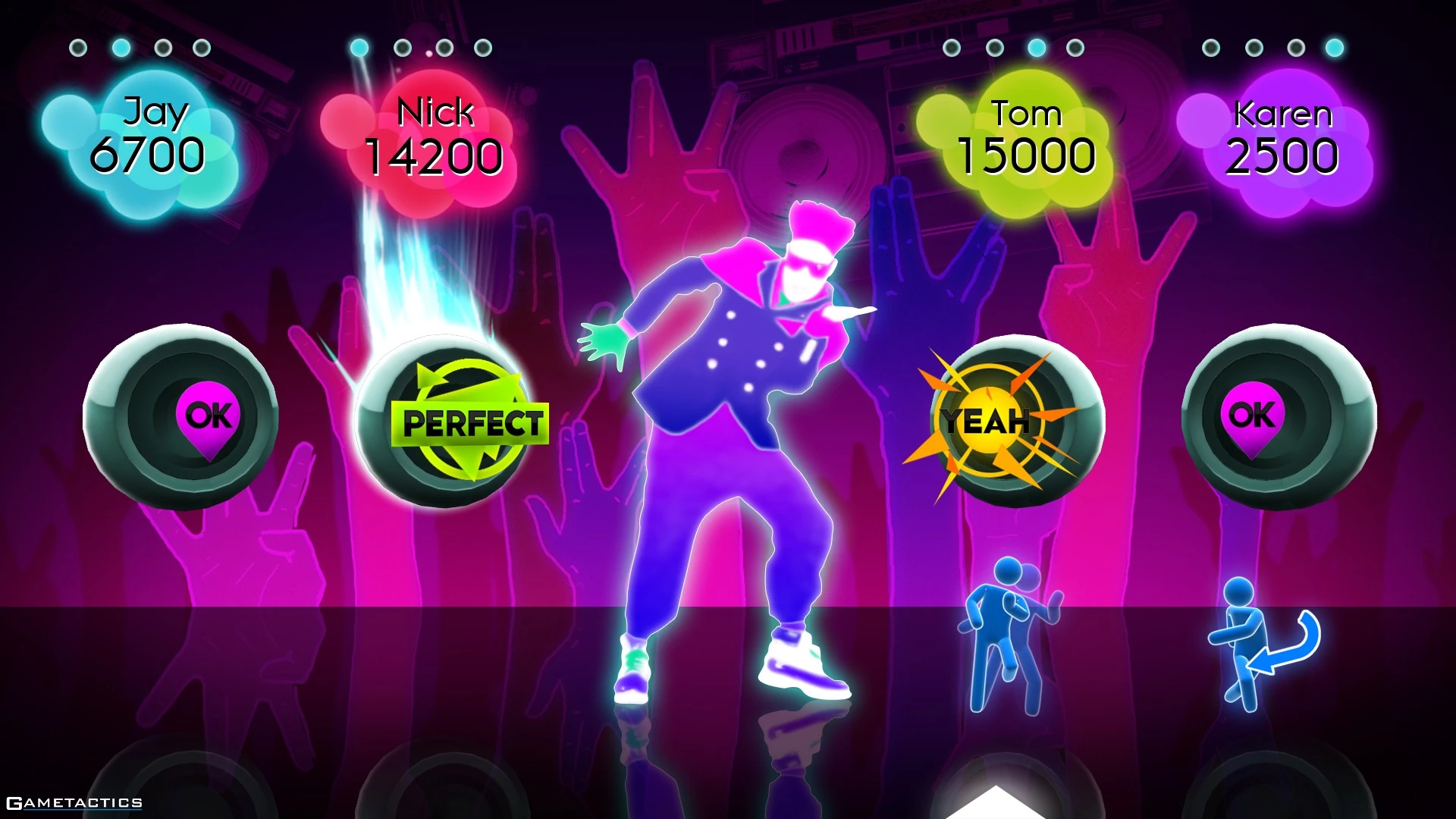Click the four-dot progress row above Jay

click(x=140, y=47)
